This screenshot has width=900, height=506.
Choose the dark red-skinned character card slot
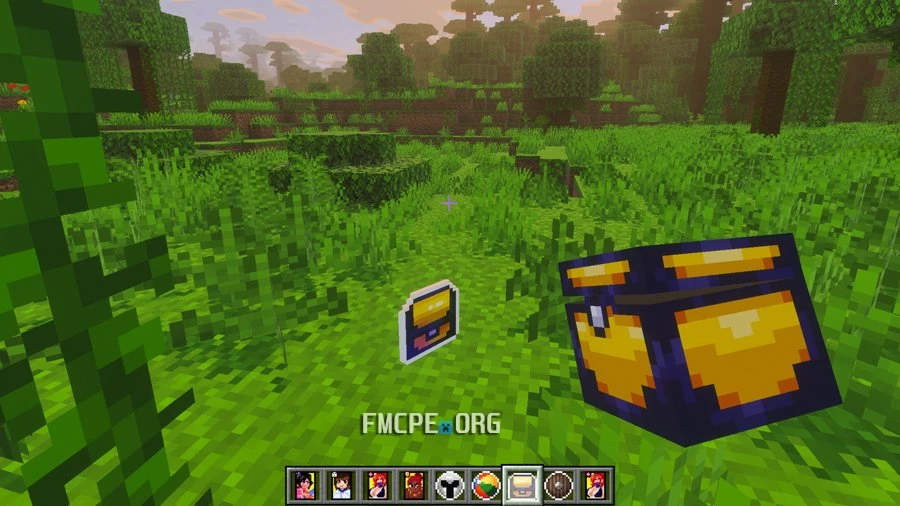pos(413,485)
